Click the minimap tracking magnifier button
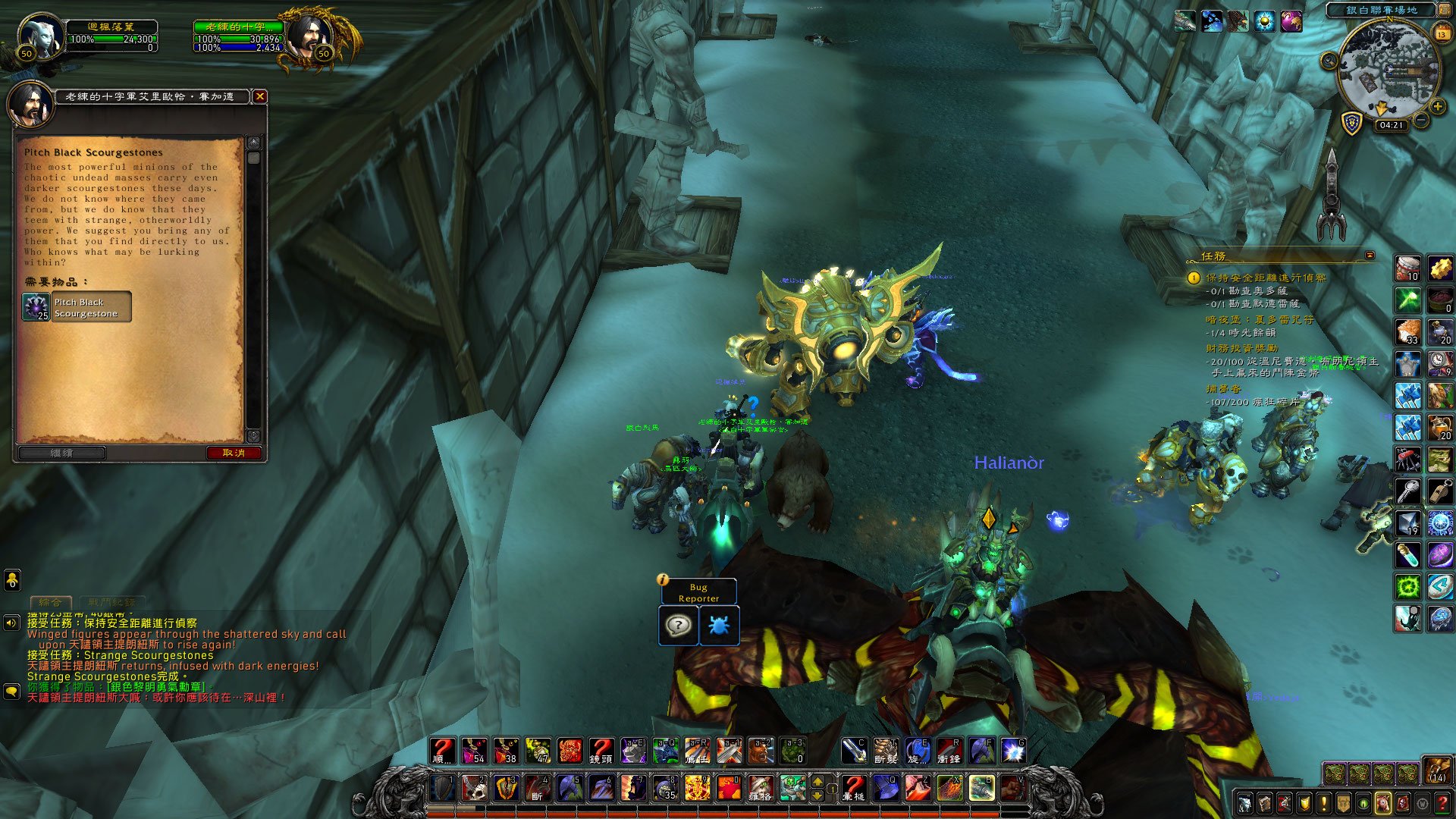This screenshot has width=1456, height=819. [1329, 61]
